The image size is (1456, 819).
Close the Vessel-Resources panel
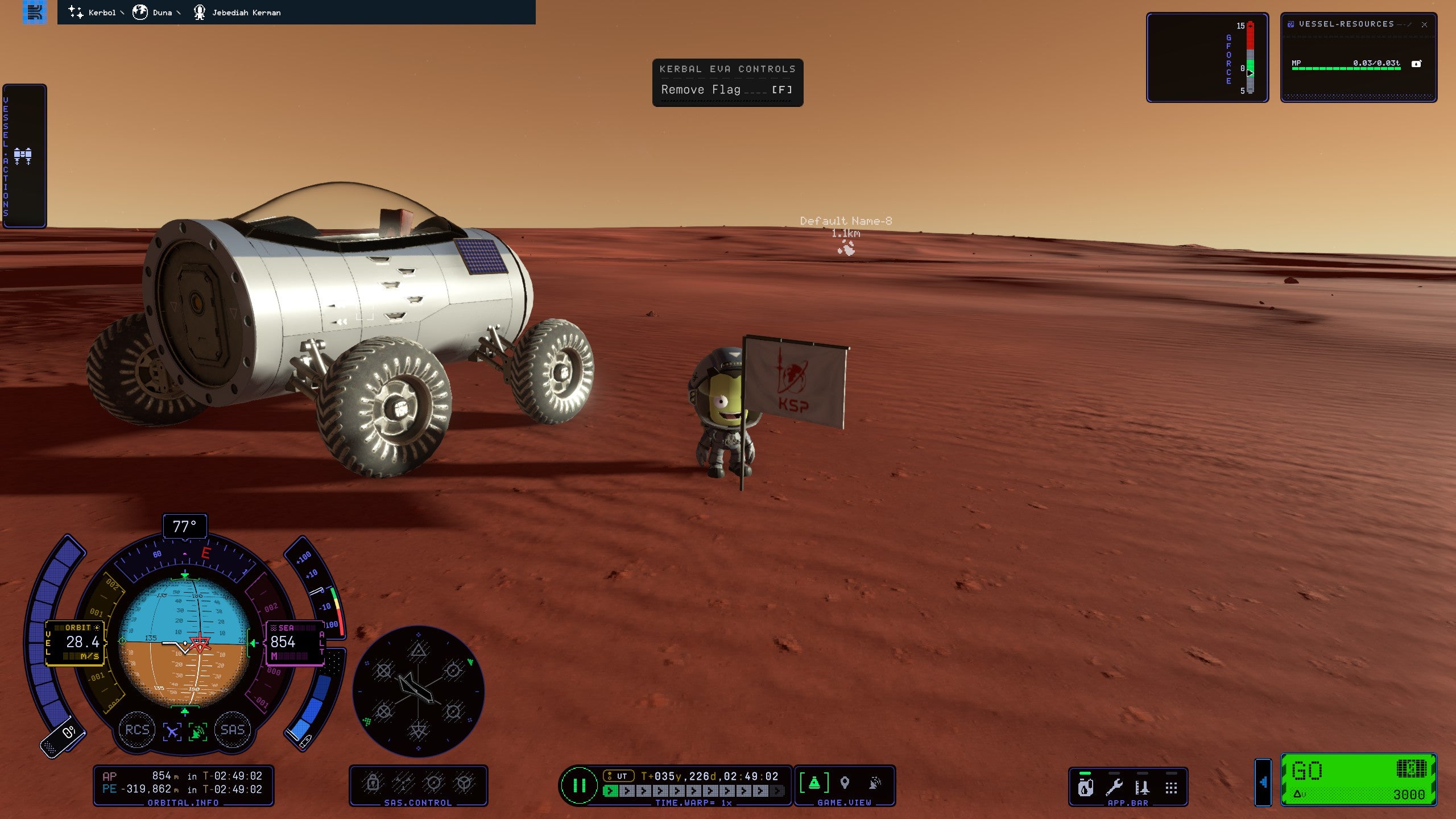(1424, 24)
